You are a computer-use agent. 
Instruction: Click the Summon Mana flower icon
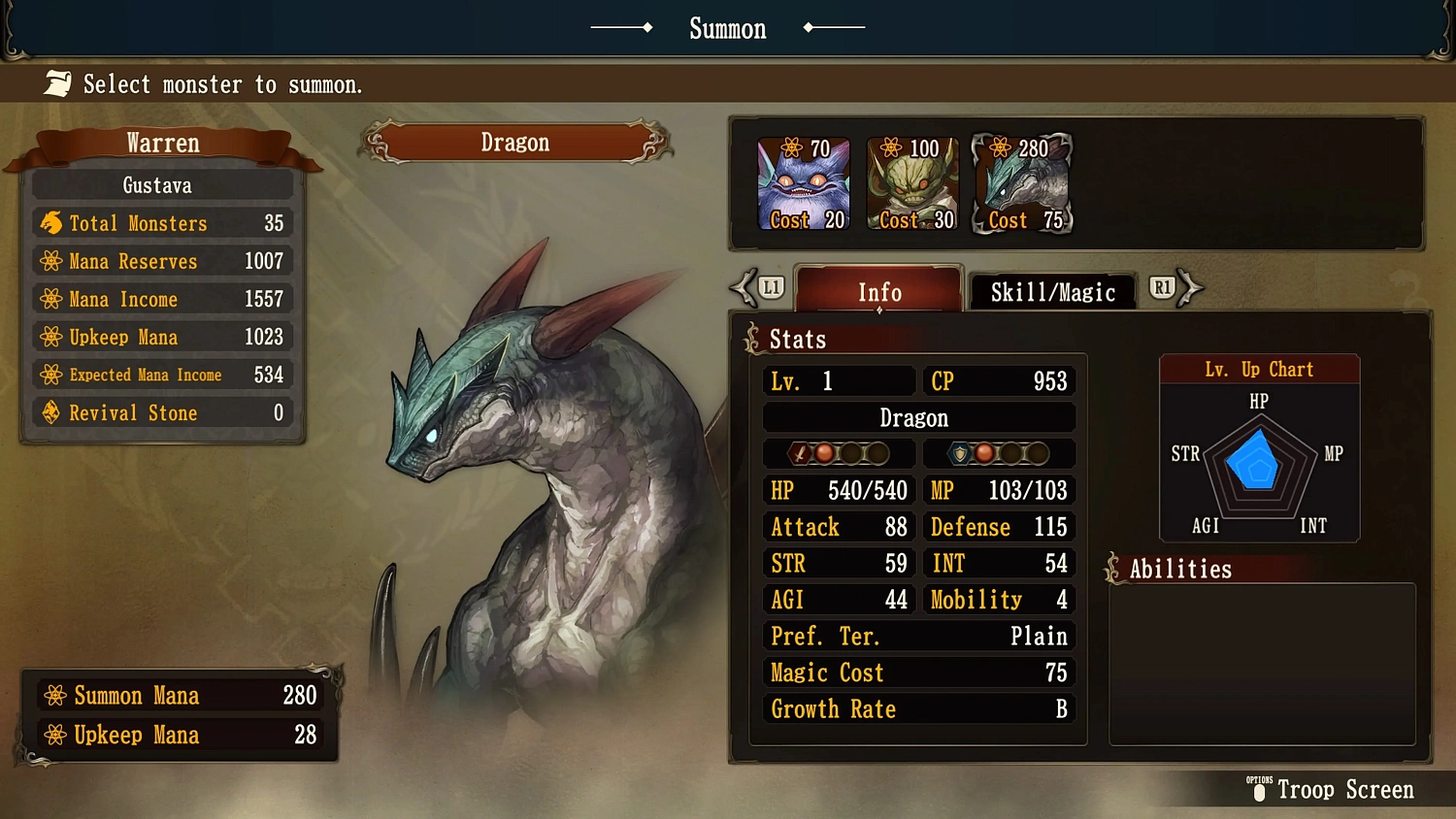click(x=53, y=695)
